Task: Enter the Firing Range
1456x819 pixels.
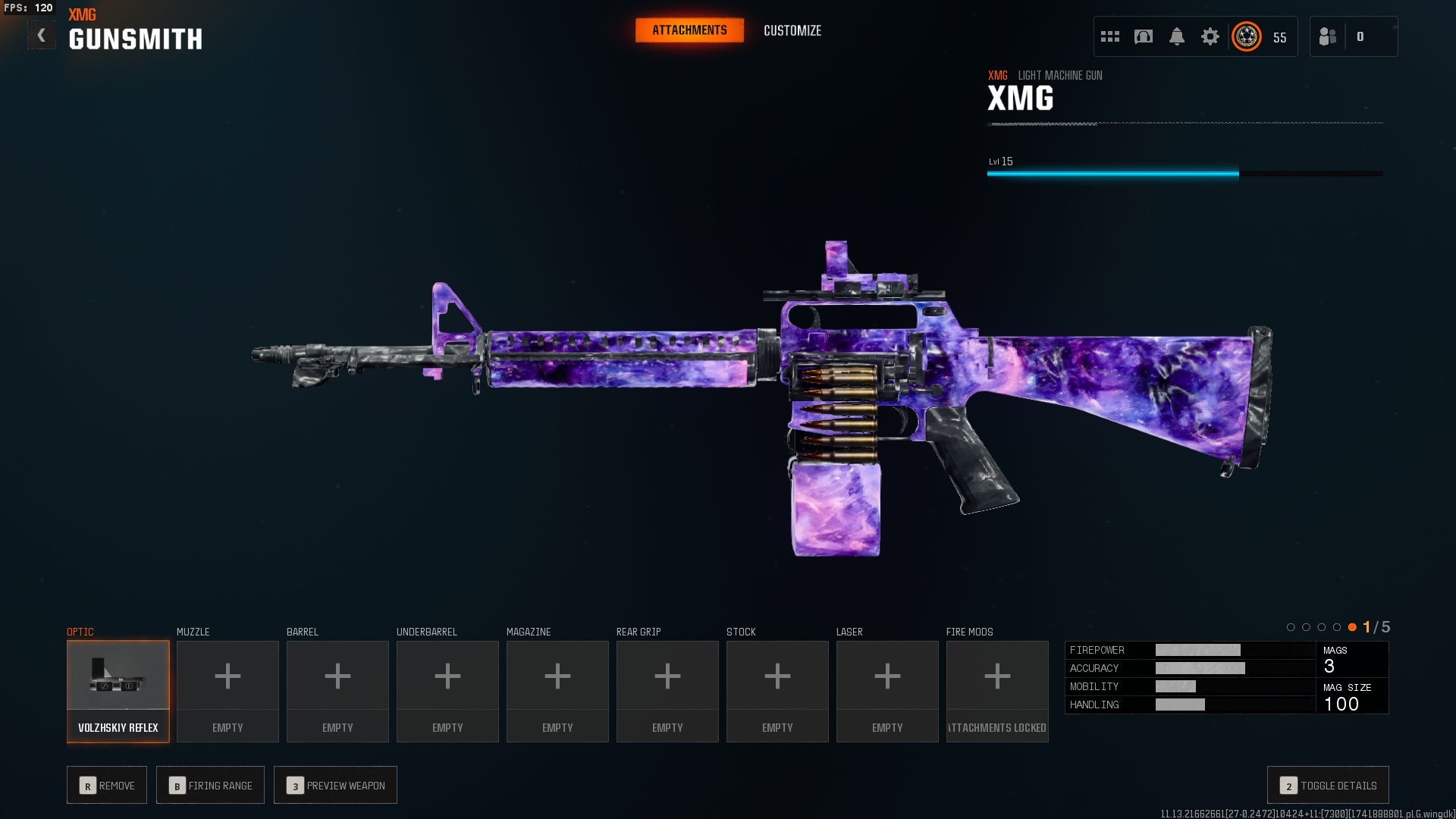Action: (210, 785)
